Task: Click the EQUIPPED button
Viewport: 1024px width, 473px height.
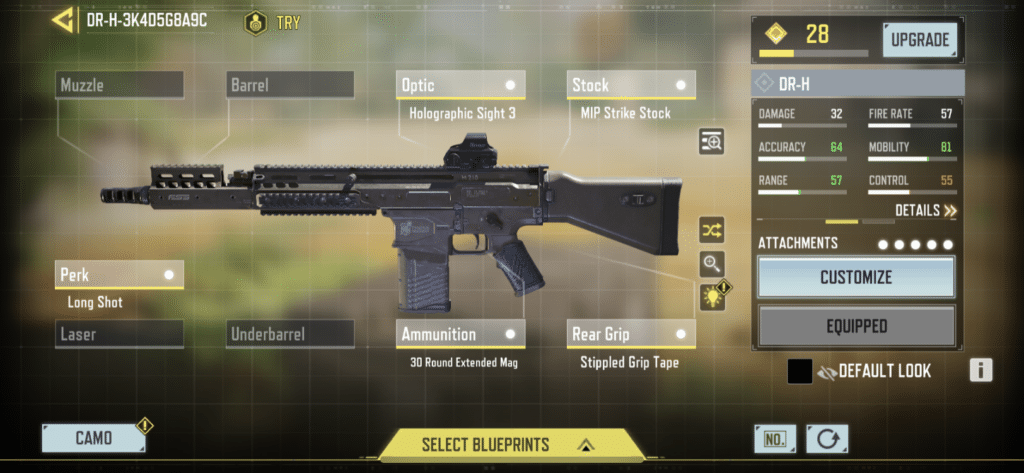Action: coord(856,327)
